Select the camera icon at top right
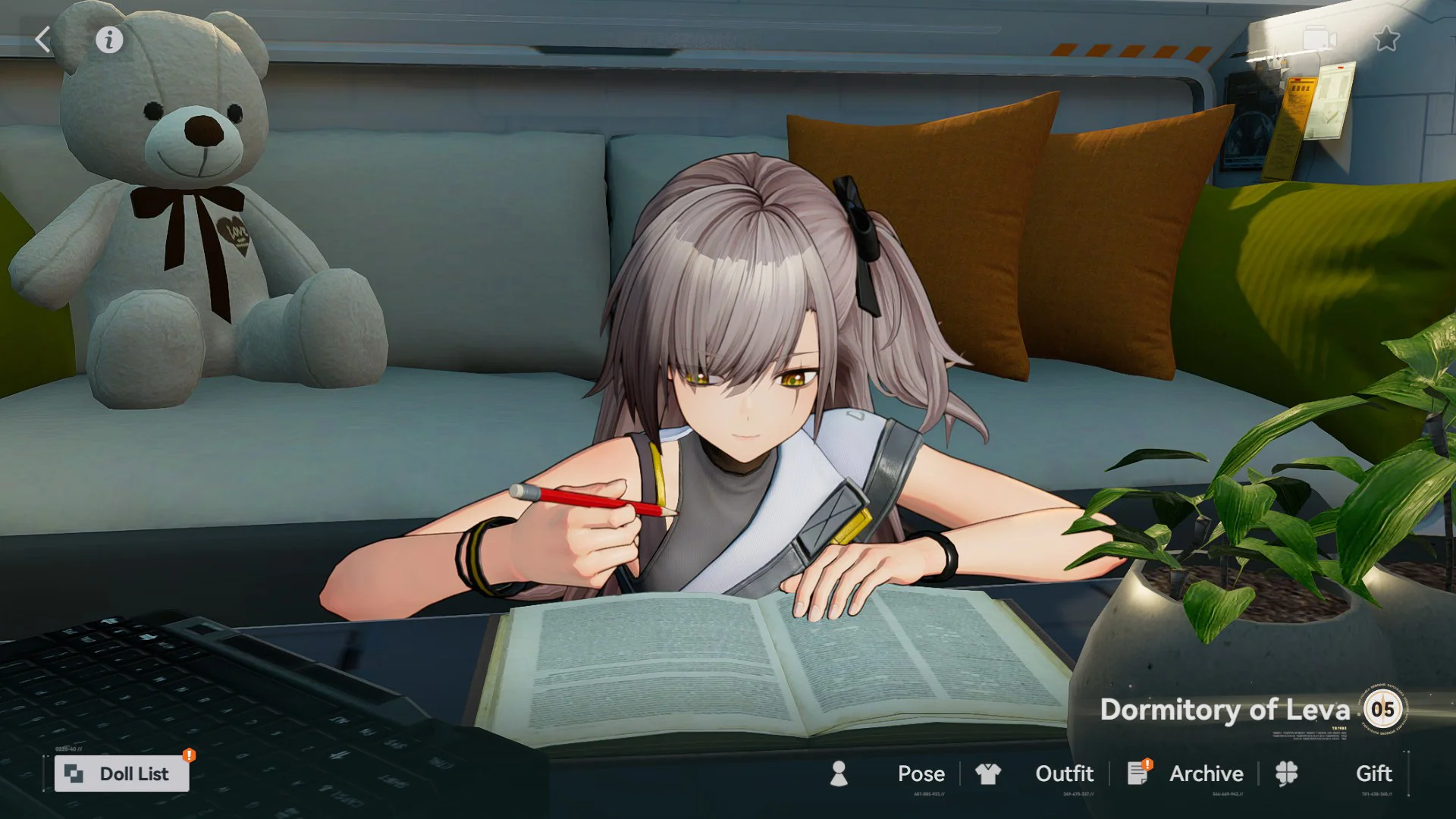Screen dimensions: 1456x819 pos(1318,36)
